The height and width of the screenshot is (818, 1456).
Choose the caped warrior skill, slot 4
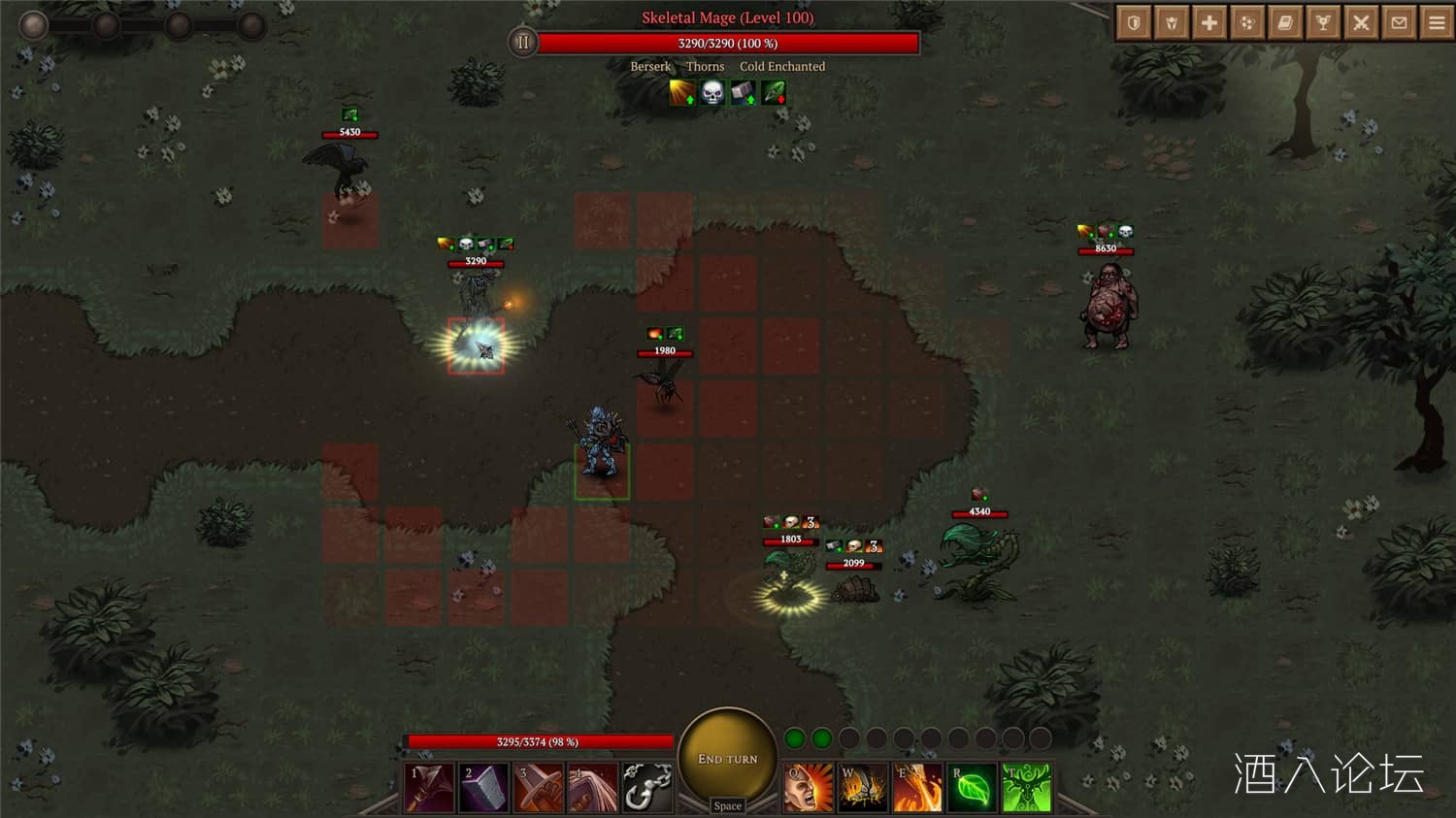[x=593, y=788]
